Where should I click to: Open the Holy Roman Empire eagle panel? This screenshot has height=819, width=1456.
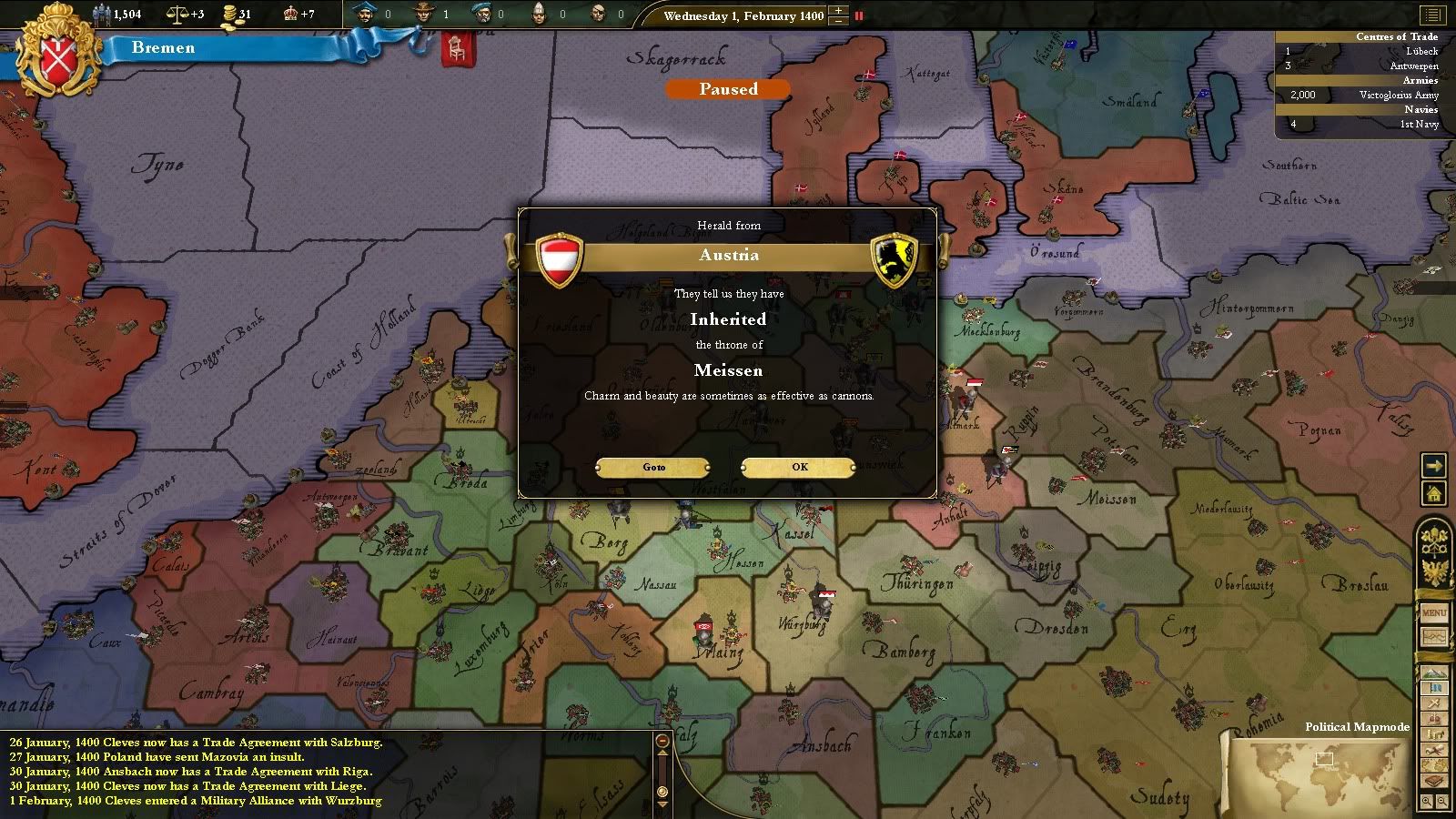click(x=1434, y=572)
